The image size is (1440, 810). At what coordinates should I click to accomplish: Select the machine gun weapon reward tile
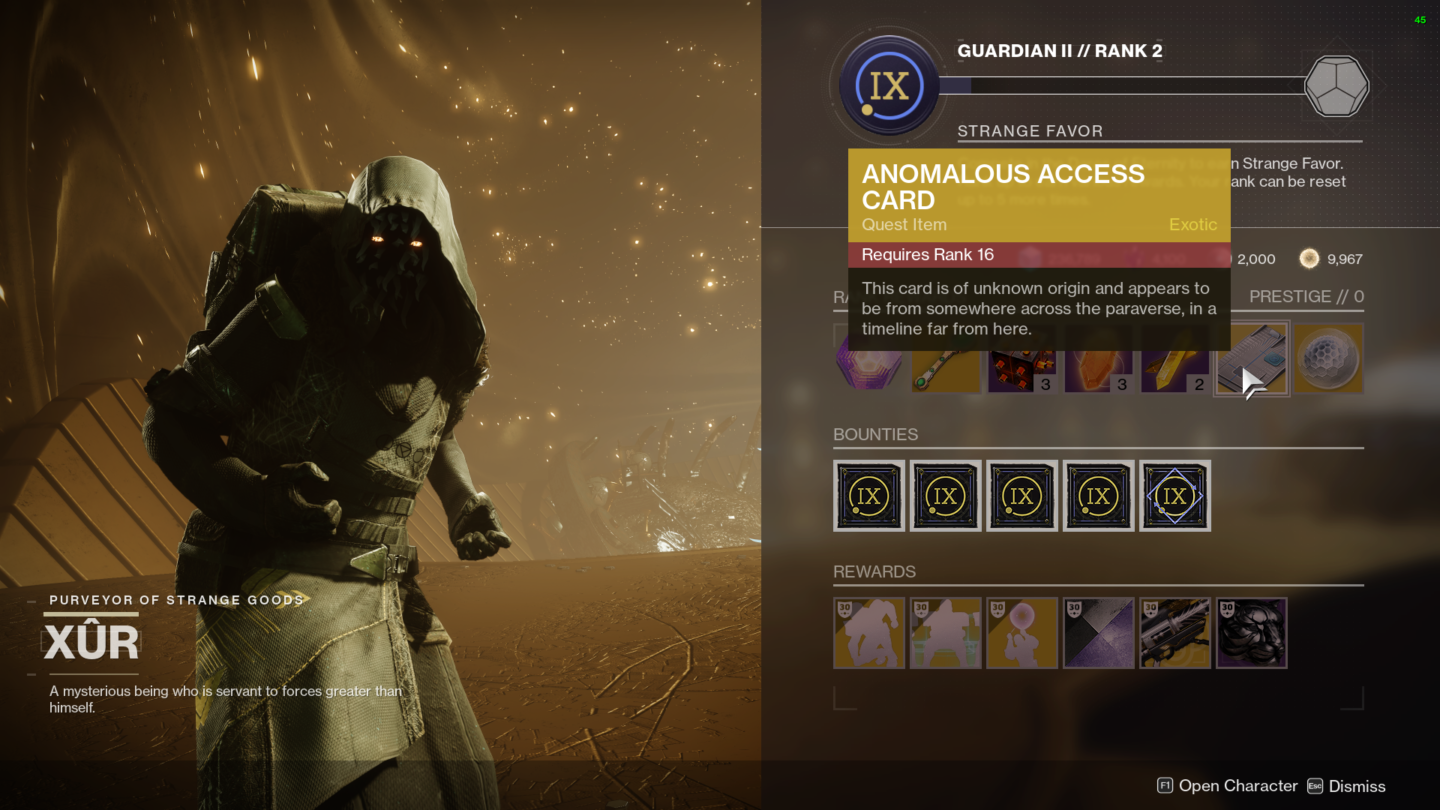coord(1175,633)
